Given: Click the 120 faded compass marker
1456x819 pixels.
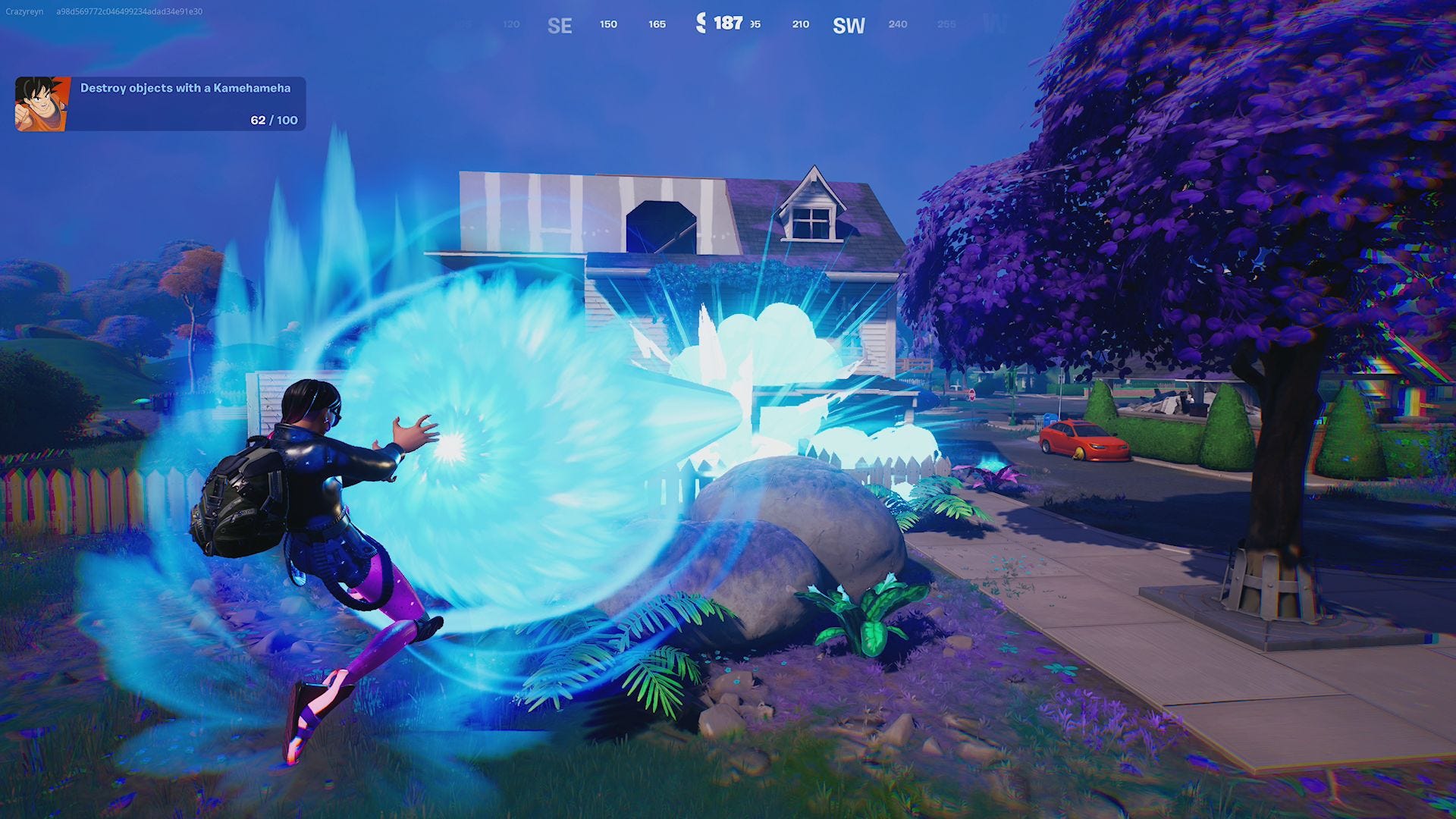Looking at the screenshot, I should (x=510, y=24).
